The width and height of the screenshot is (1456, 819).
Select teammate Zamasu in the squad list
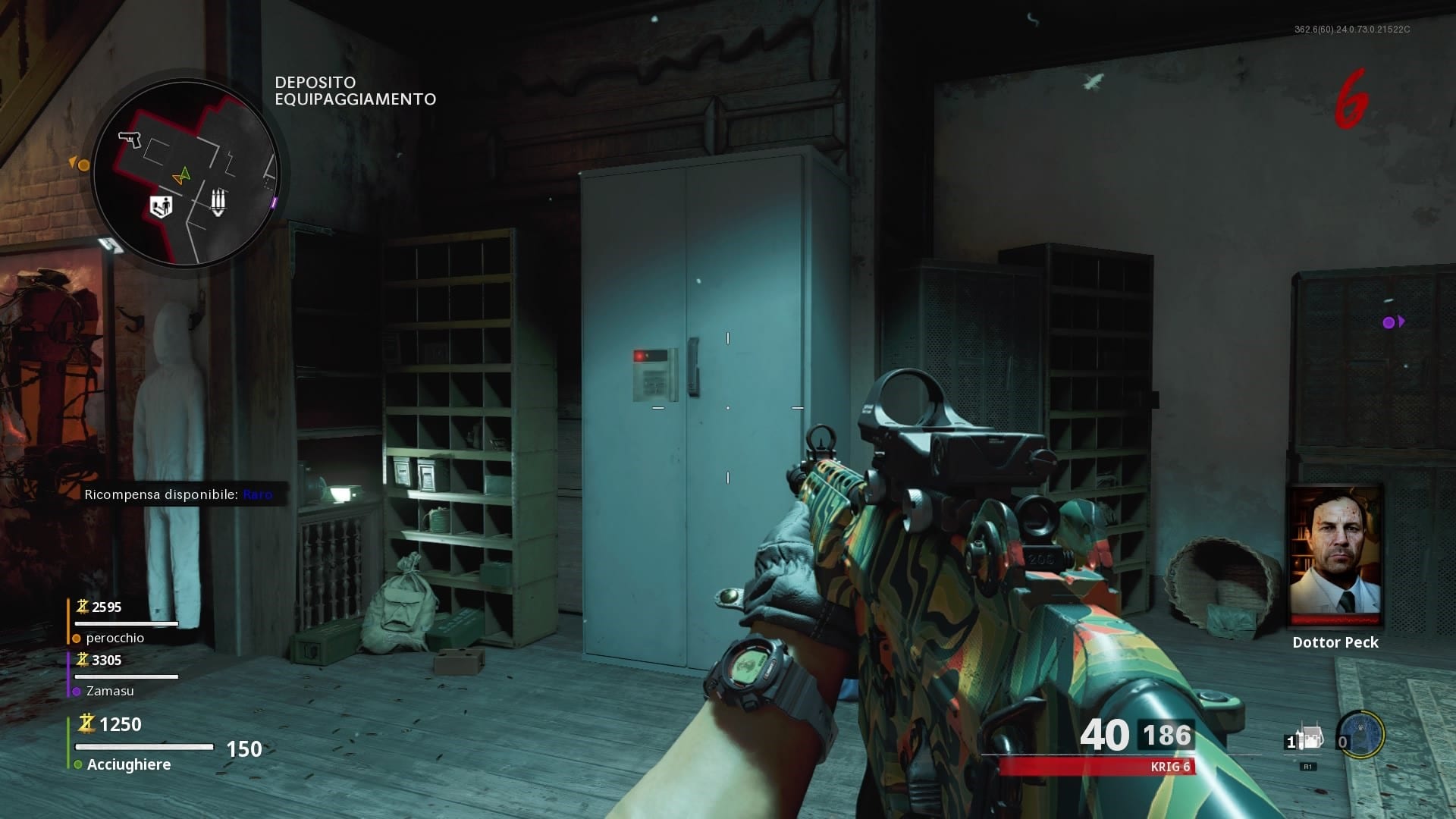[x=110, y=691]
